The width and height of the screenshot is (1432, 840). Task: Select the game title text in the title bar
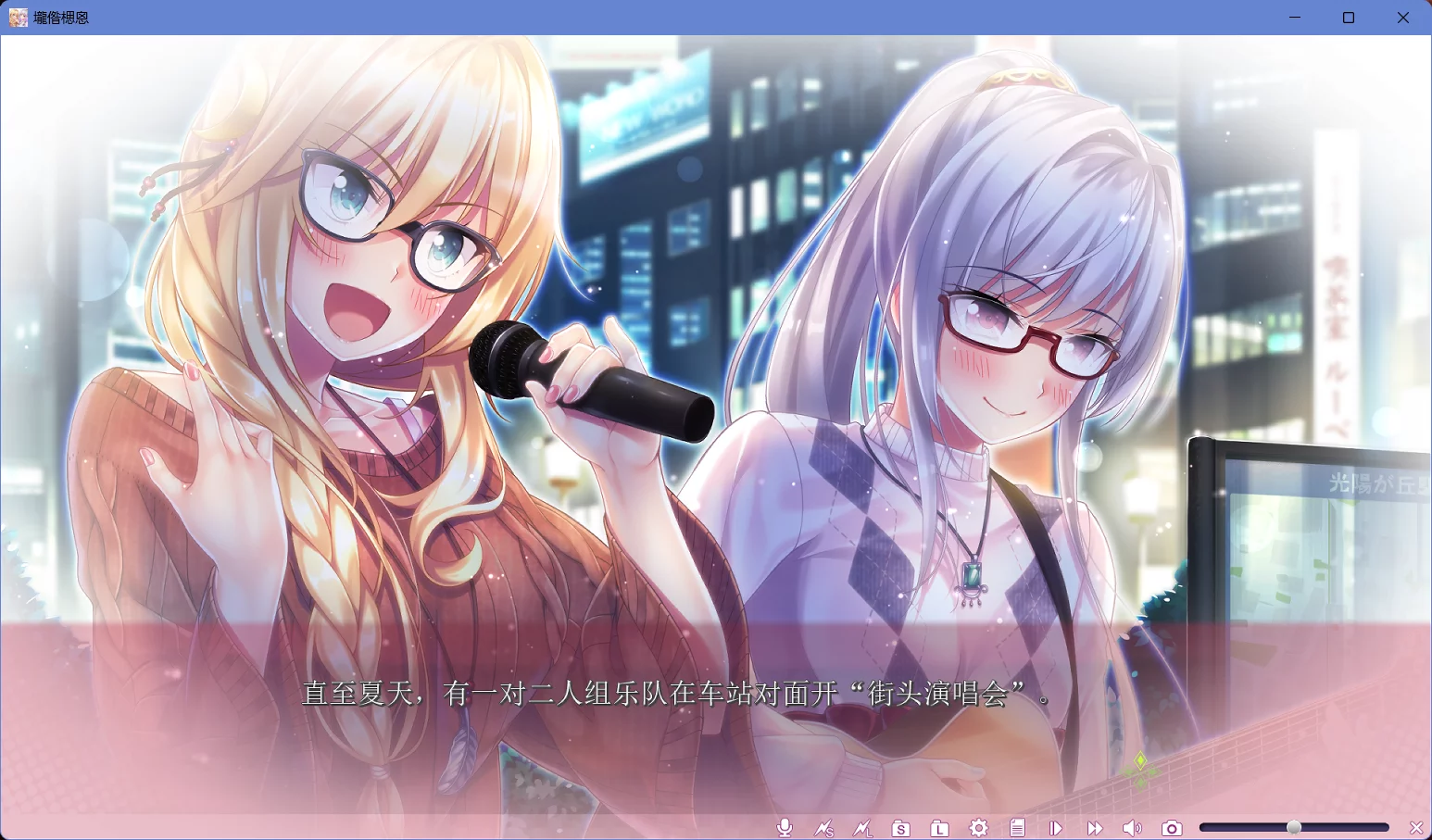click(59, 17)
